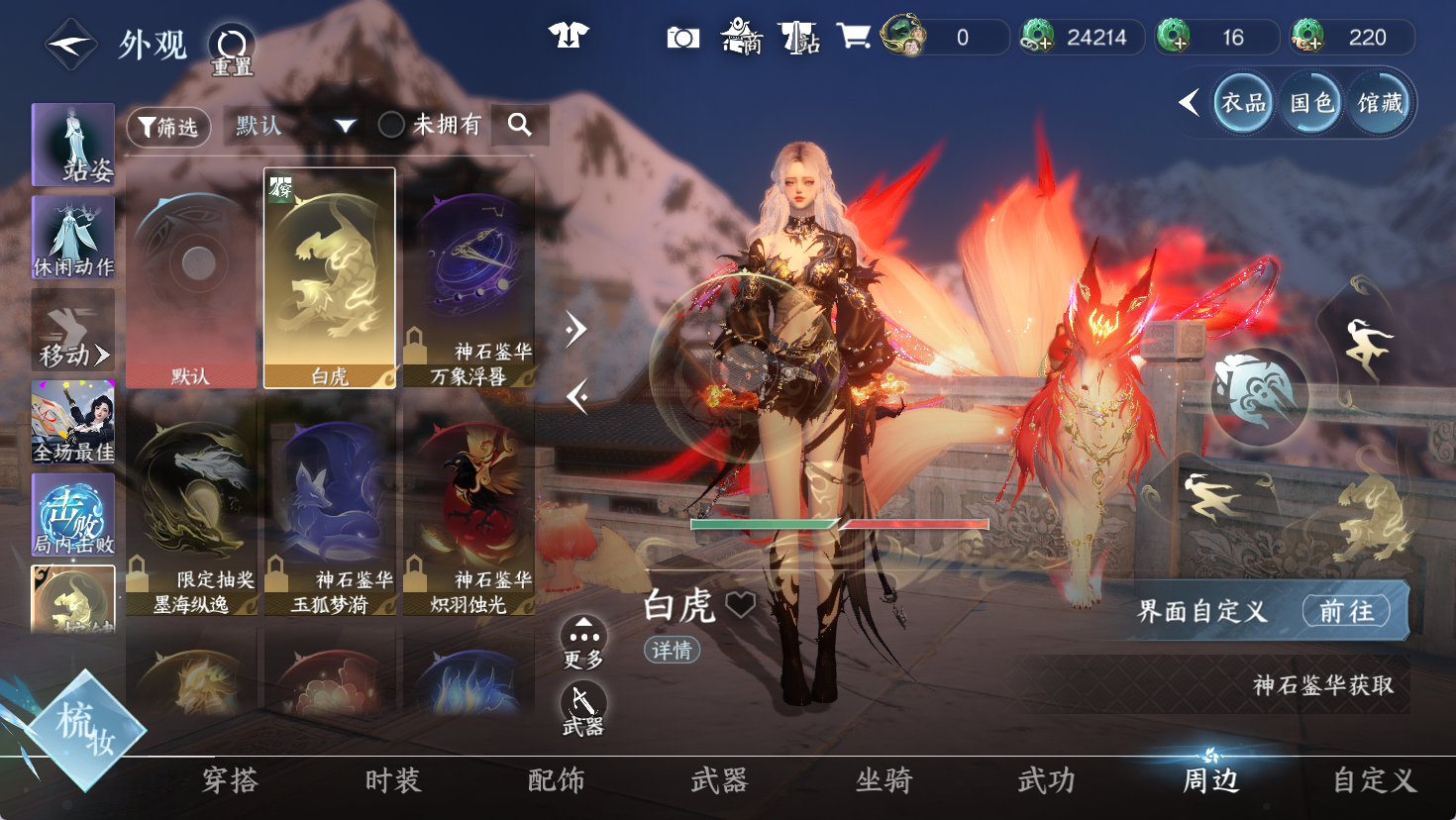
Task: Select the 国色 round button
Action: point(1311,103)
